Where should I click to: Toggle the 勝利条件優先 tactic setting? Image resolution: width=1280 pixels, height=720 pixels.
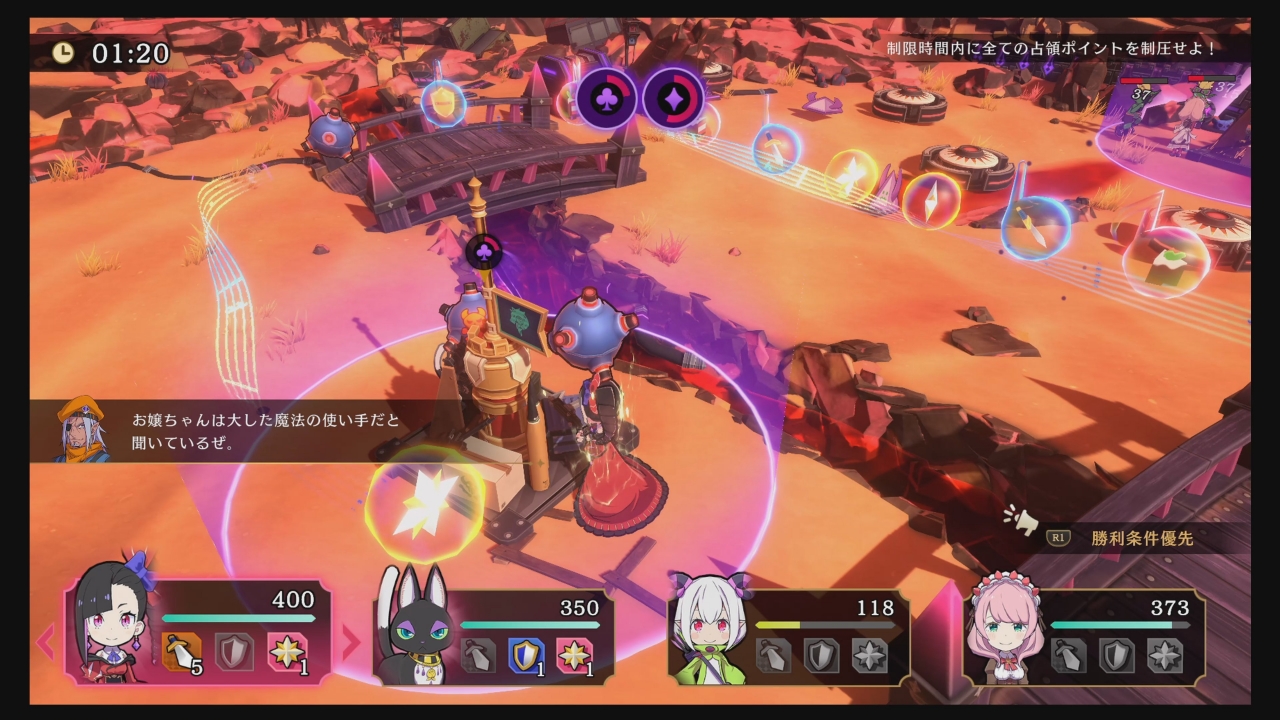click(1142, 539)
